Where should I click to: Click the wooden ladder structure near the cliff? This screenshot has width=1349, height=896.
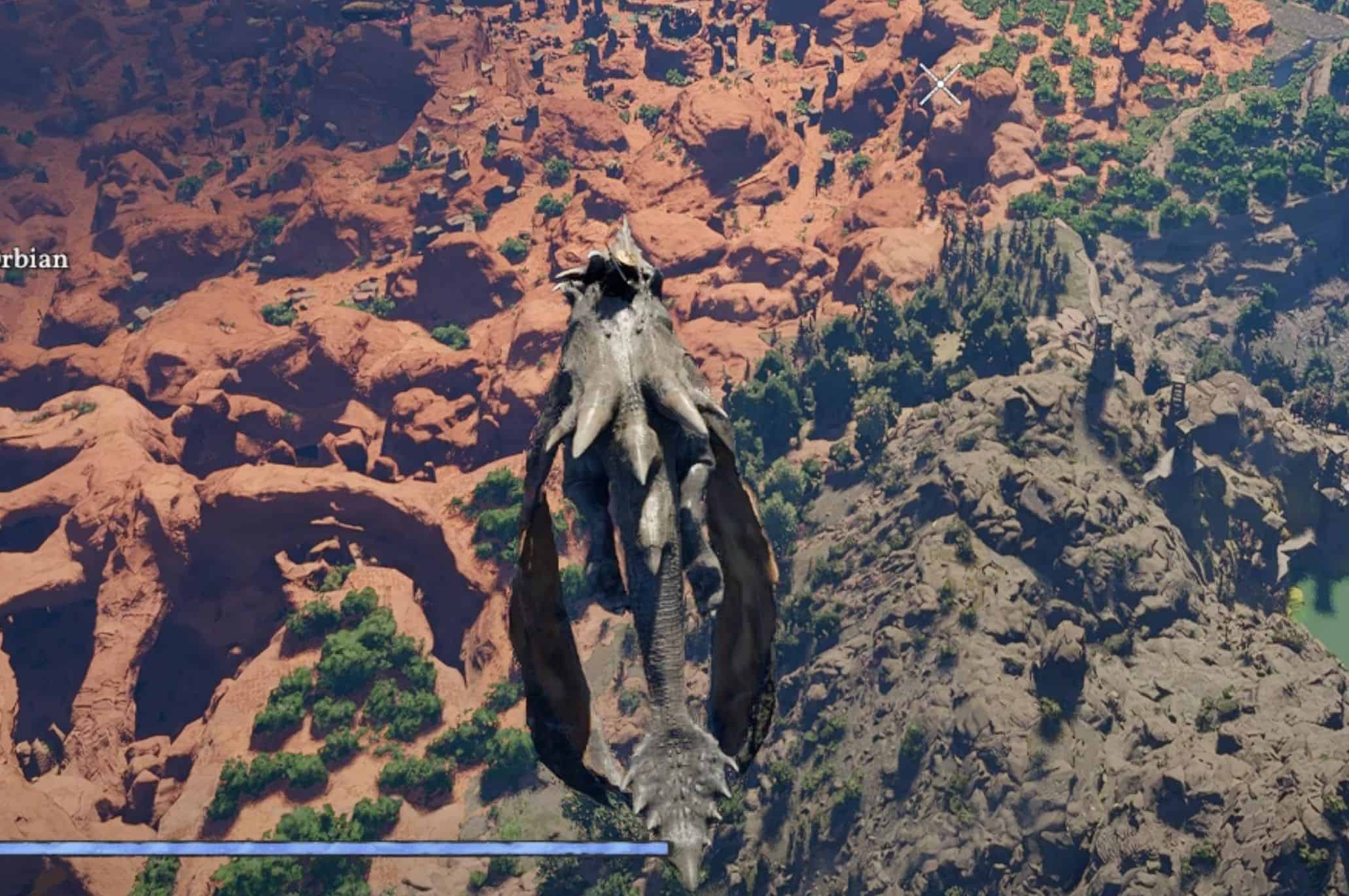[x=1178, y=392]
